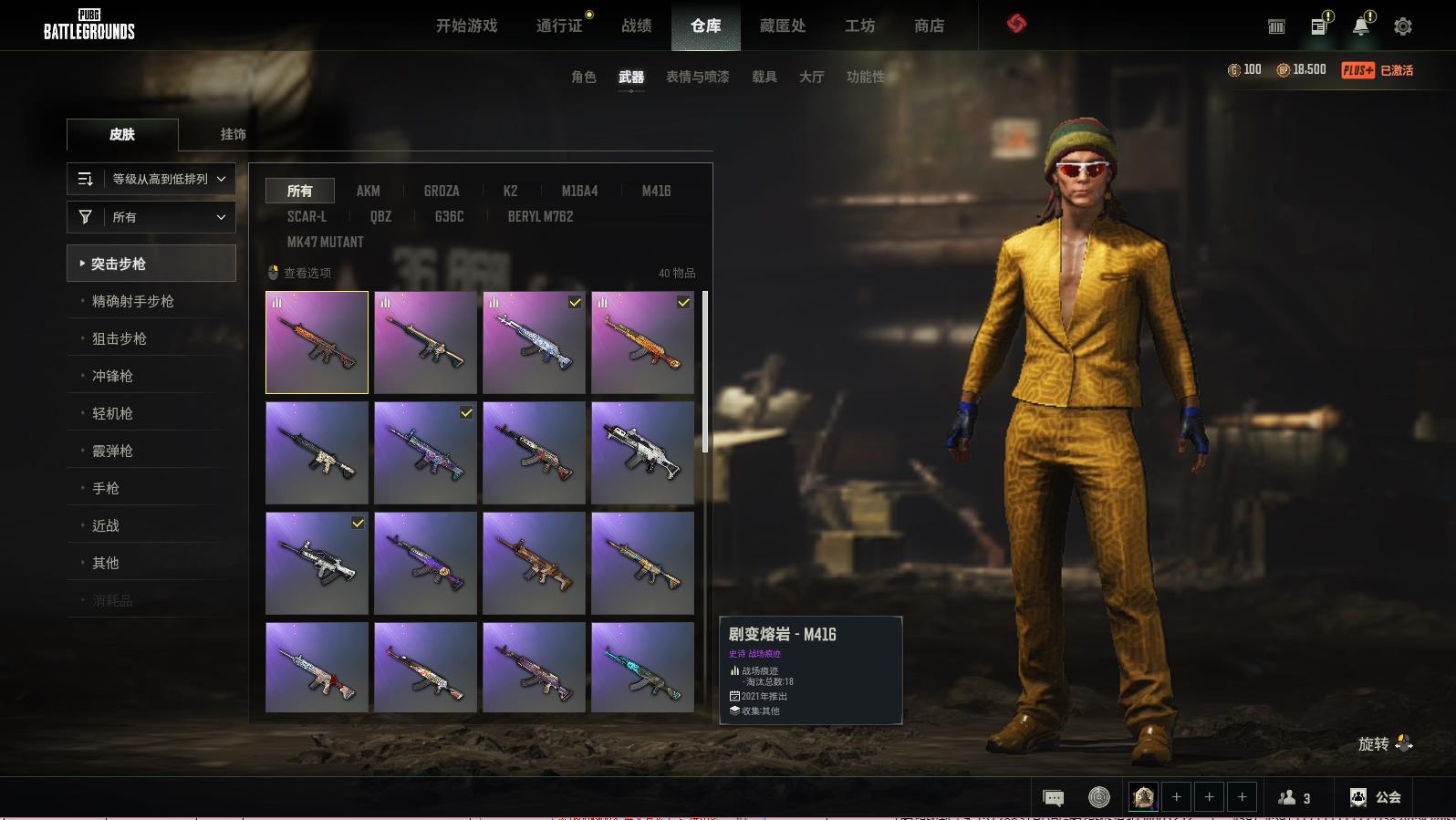Show only MK47 MUTANT skins
This screenshot has height=820, width=1456.
coord(325,242)
